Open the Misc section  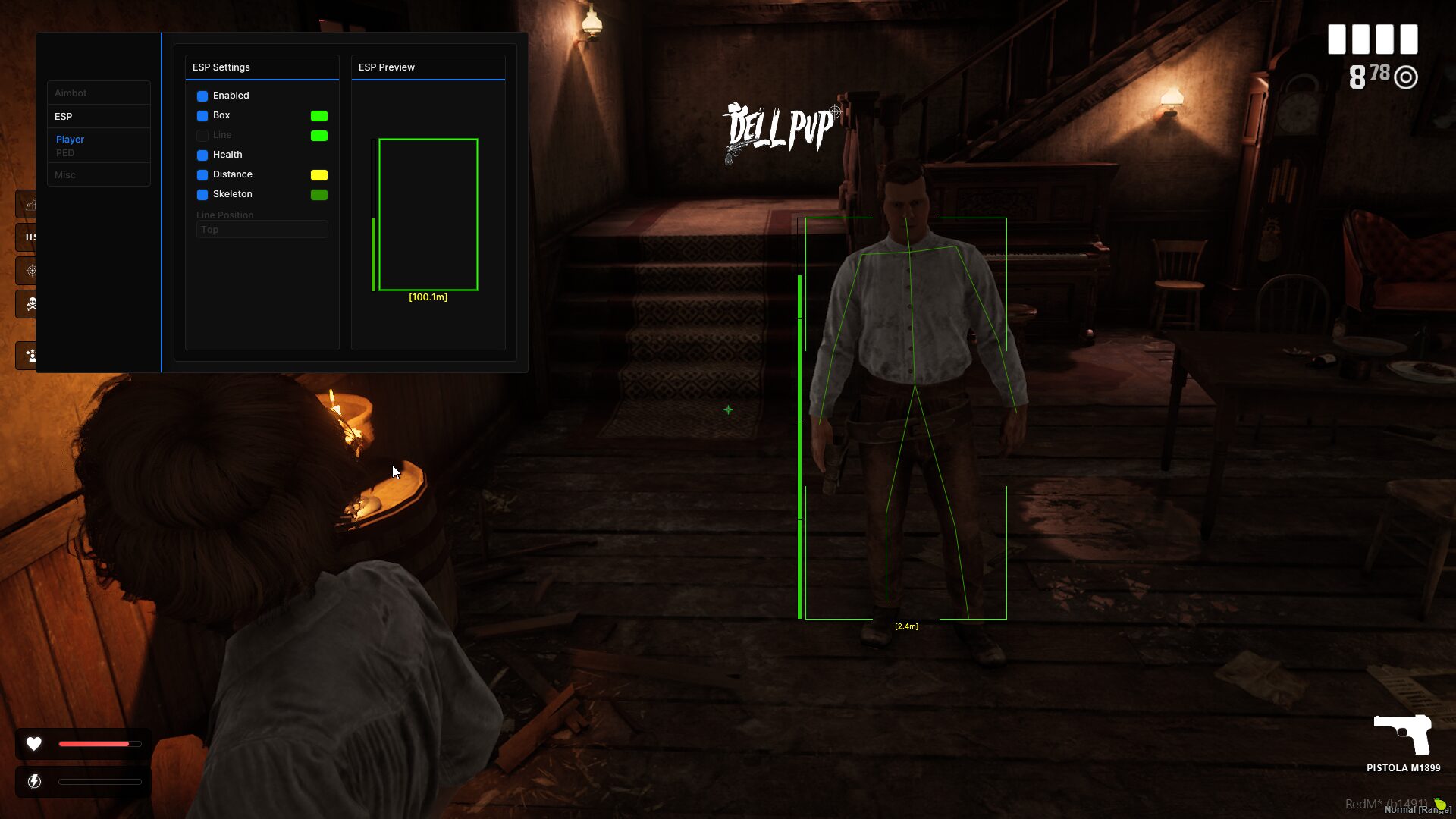65,175
